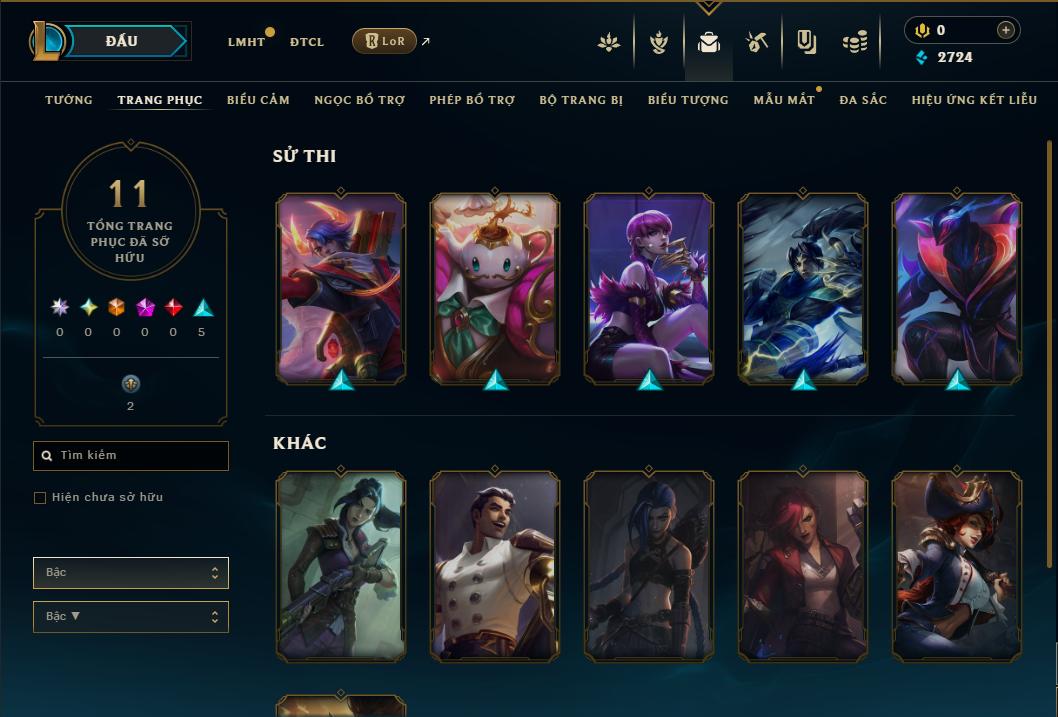Viewport: 1058px width, 717px height.
Task: Switch to the ĐTCL game tab
Action: click(306, 42)
